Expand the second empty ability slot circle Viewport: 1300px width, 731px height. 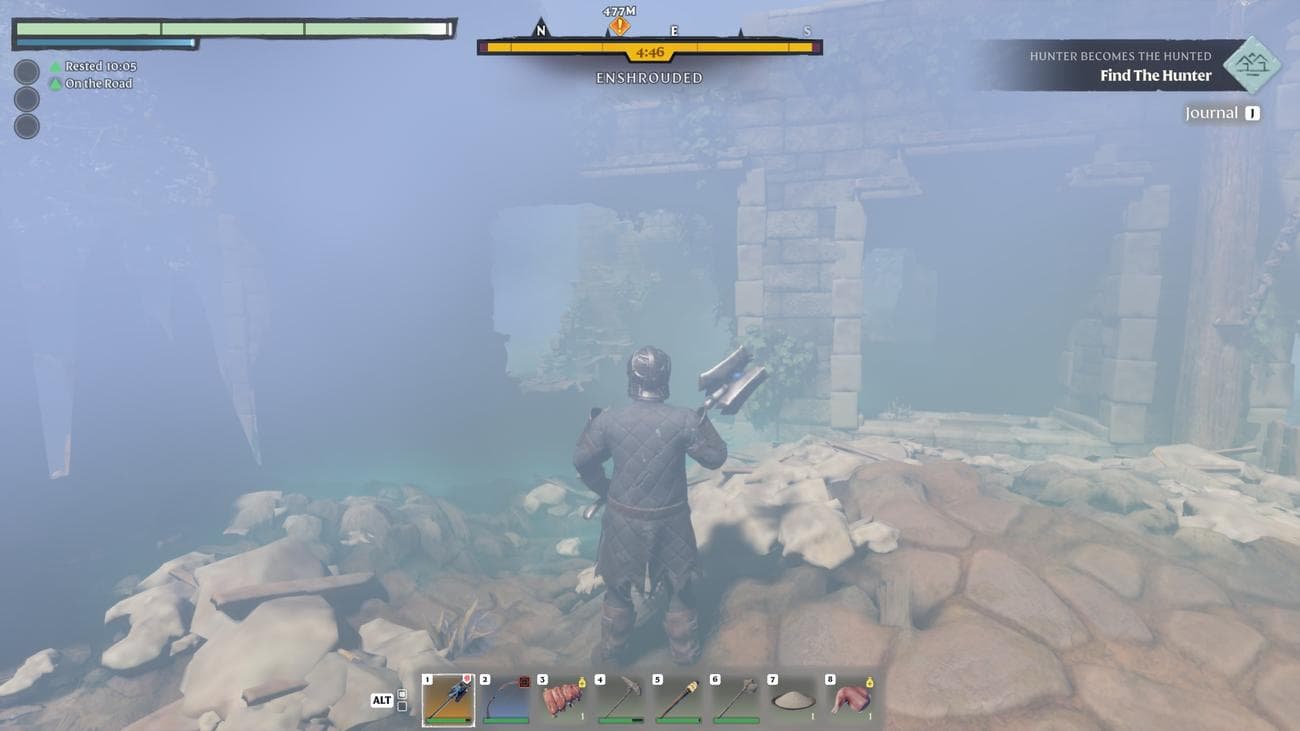tap(26, 99)
